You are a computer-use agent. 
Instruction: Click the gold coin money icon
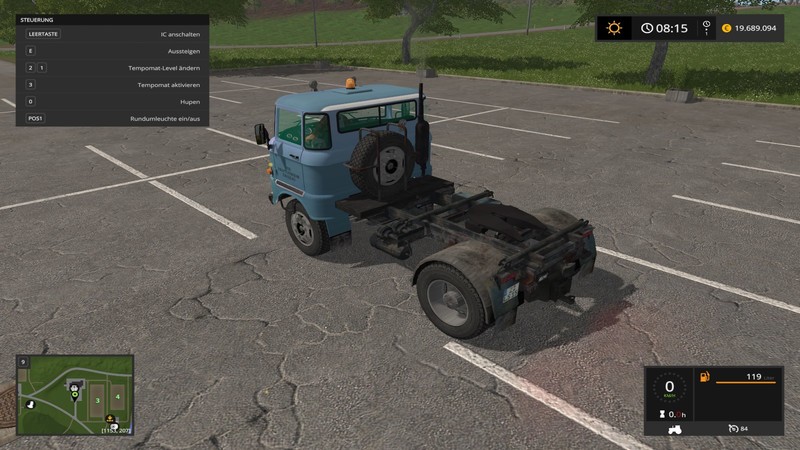[726, 28]
